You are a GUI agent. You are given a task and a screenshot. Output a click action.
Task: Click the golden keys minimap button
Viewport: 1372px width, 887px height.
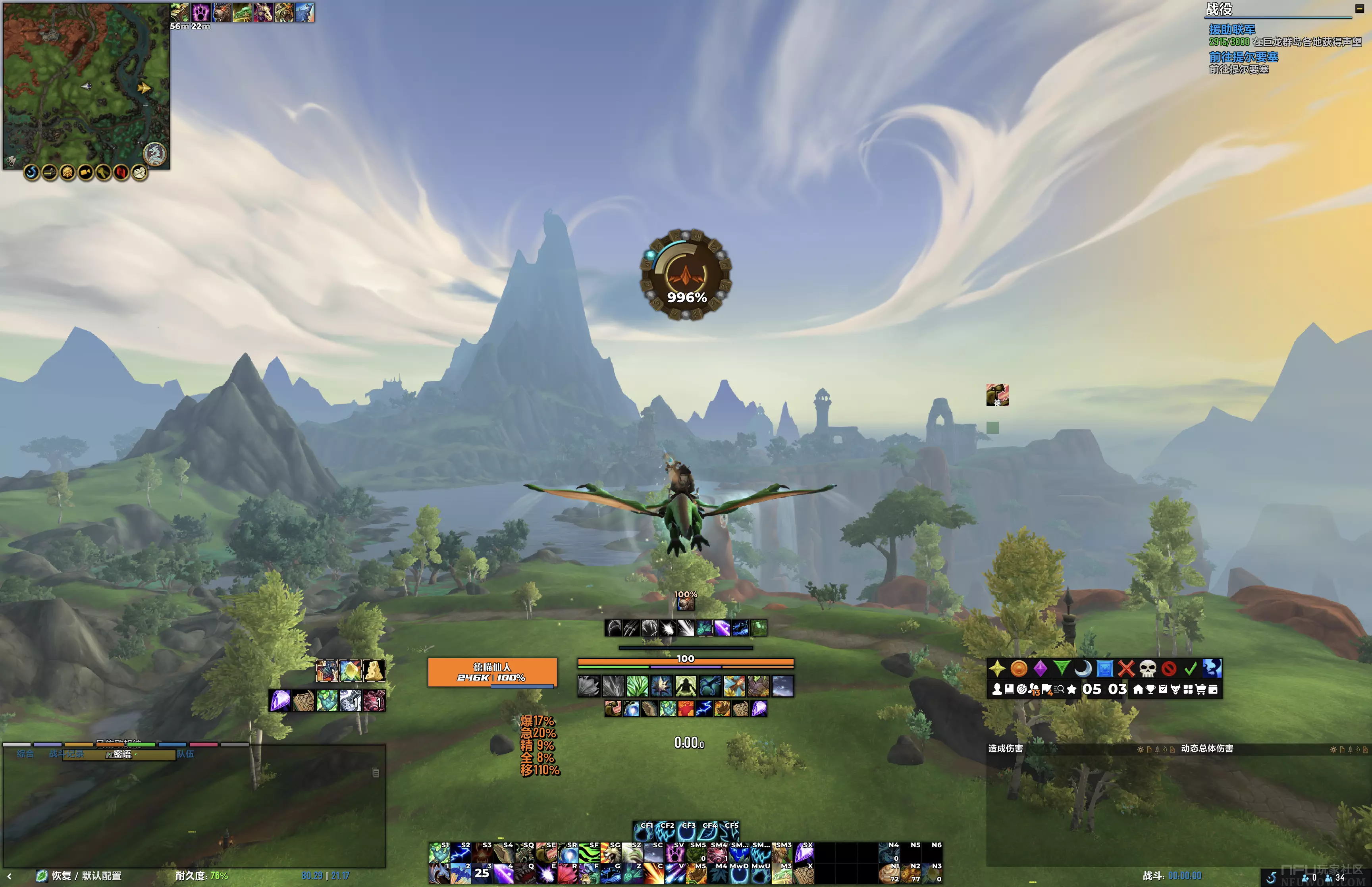coord(104,172)
